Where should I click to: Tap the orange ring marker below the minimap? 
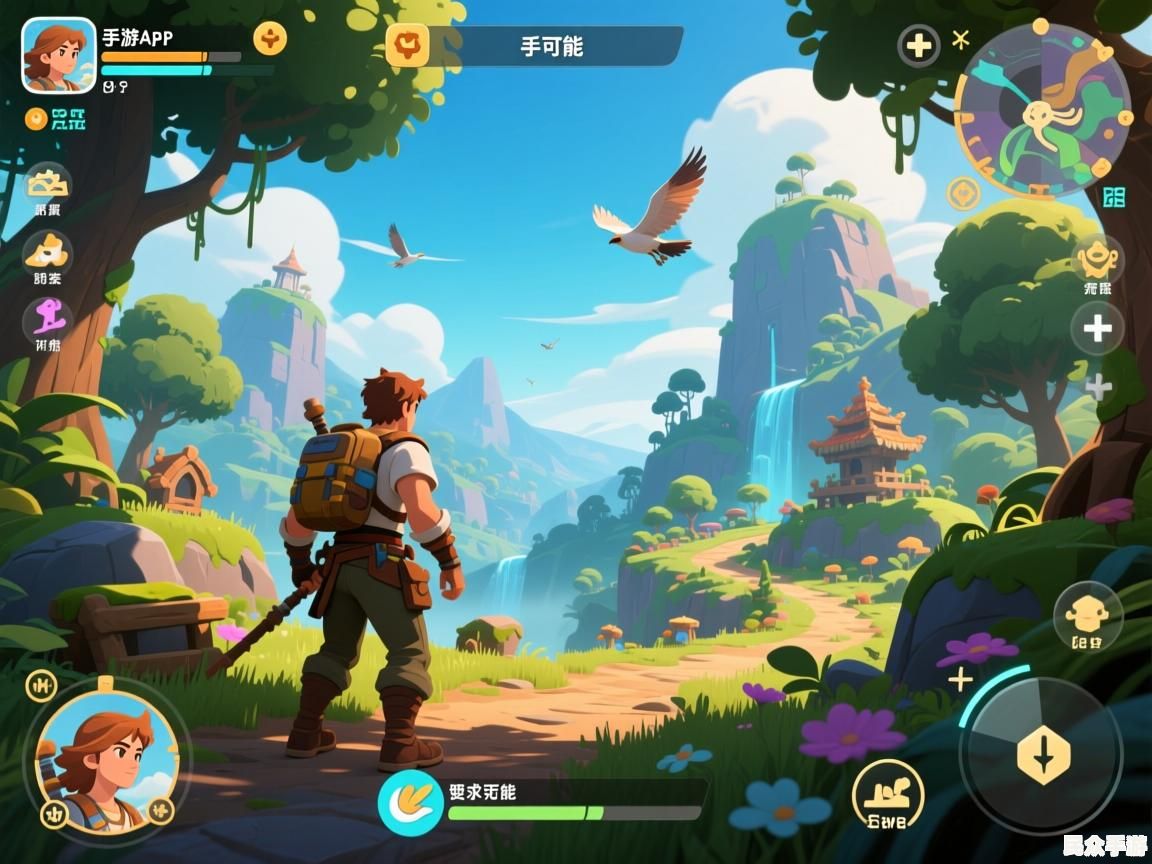(x=963, y=193)
